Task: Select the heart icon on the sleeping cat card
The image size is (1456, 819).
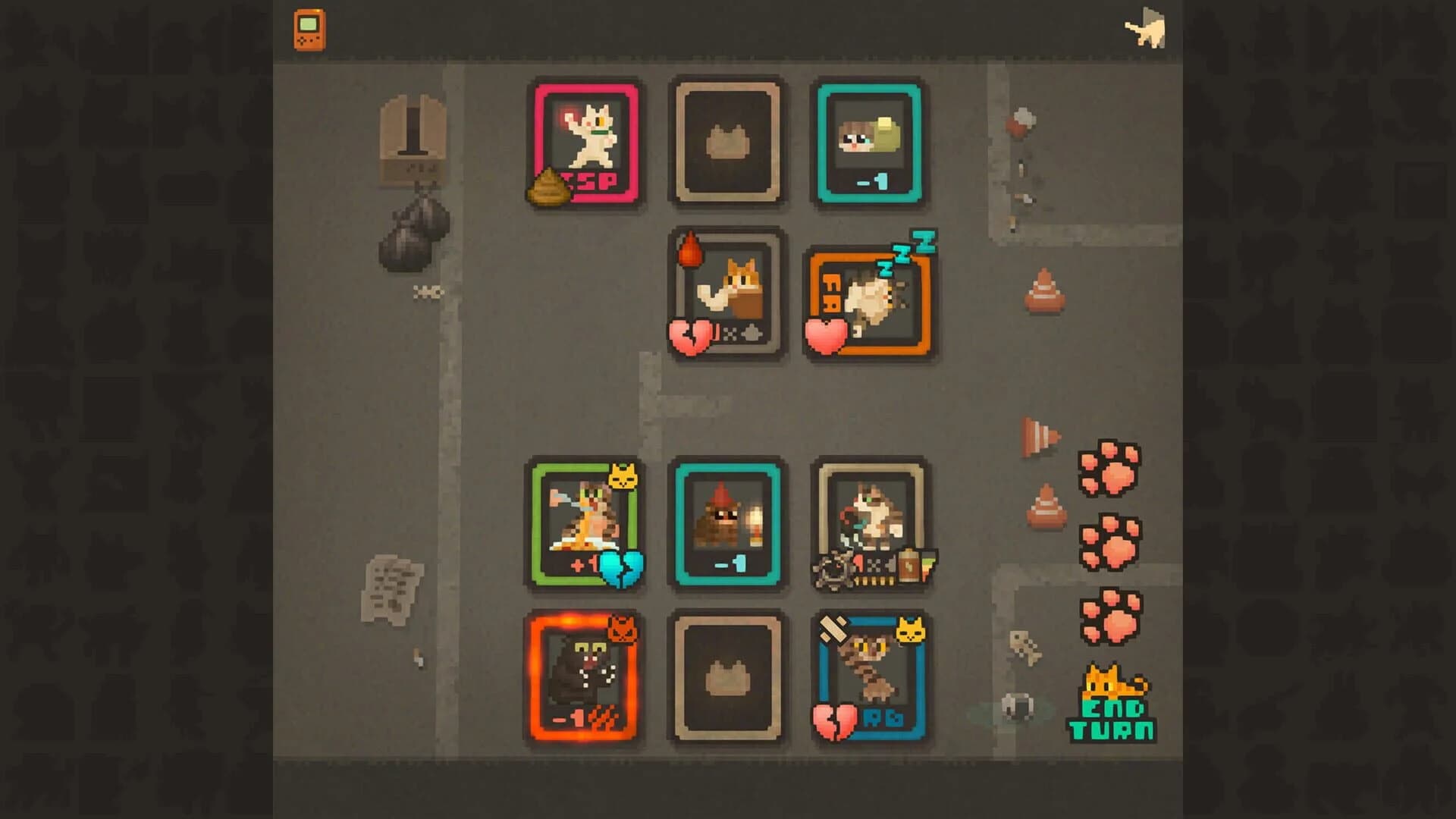Action: [825, 336]
